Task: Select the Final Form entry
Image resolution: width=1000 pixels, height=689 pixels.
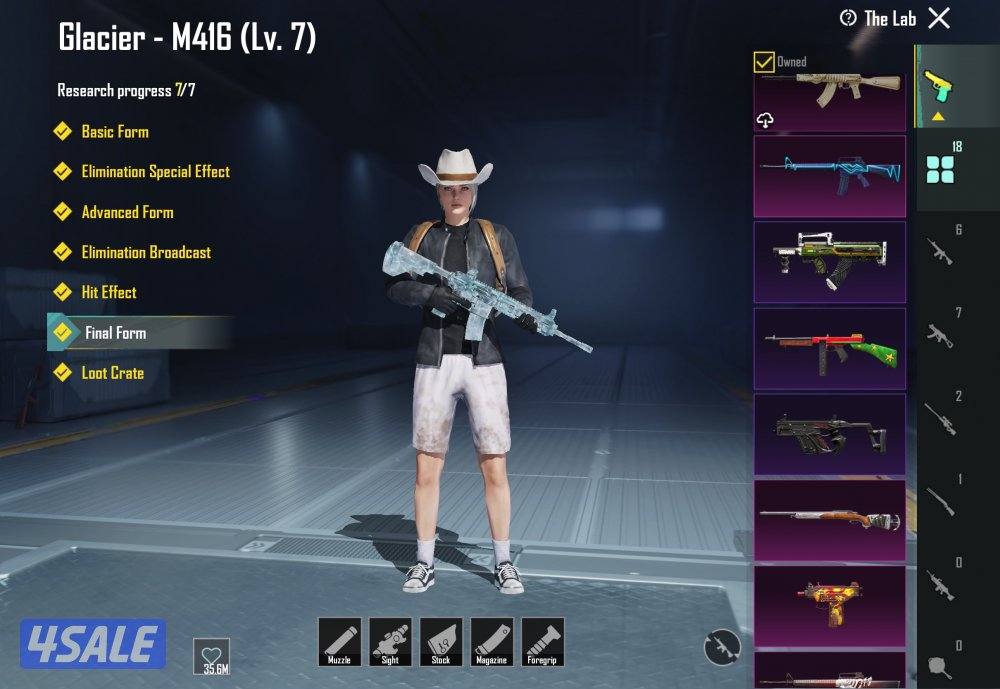Action: pos(115,332)
